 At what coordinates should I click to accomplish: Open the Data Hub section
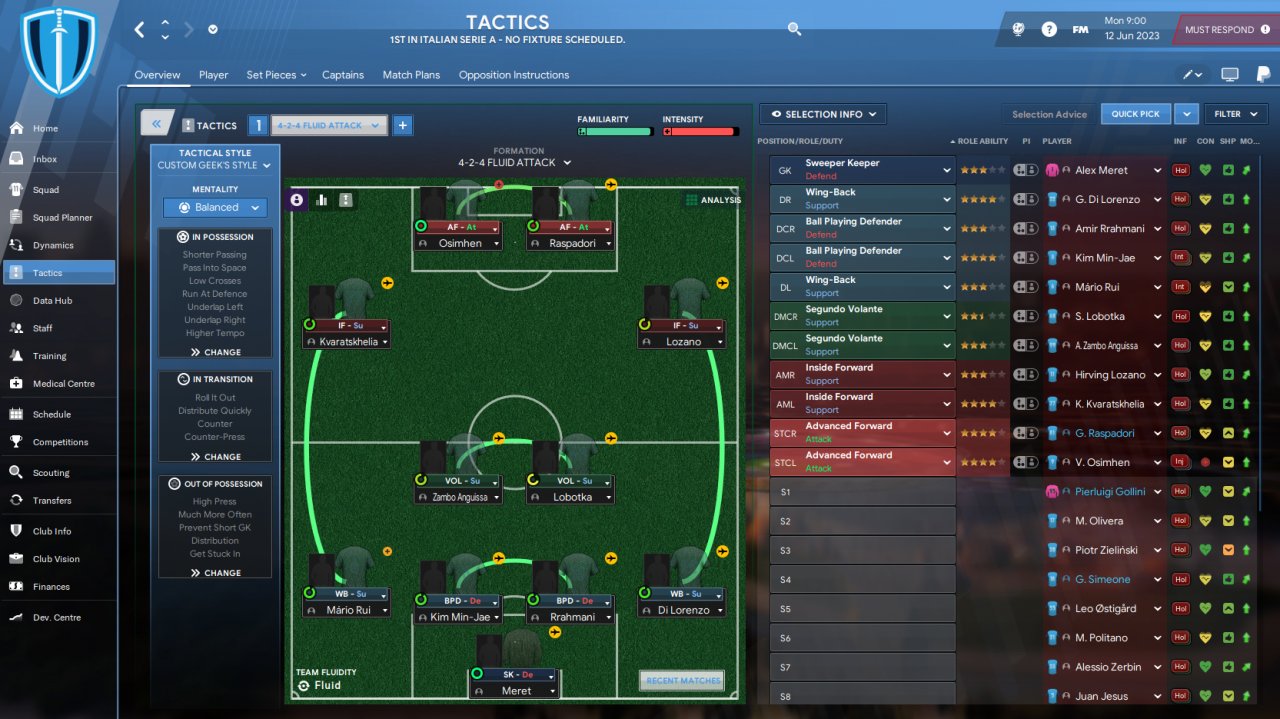(x=52, y=300)
